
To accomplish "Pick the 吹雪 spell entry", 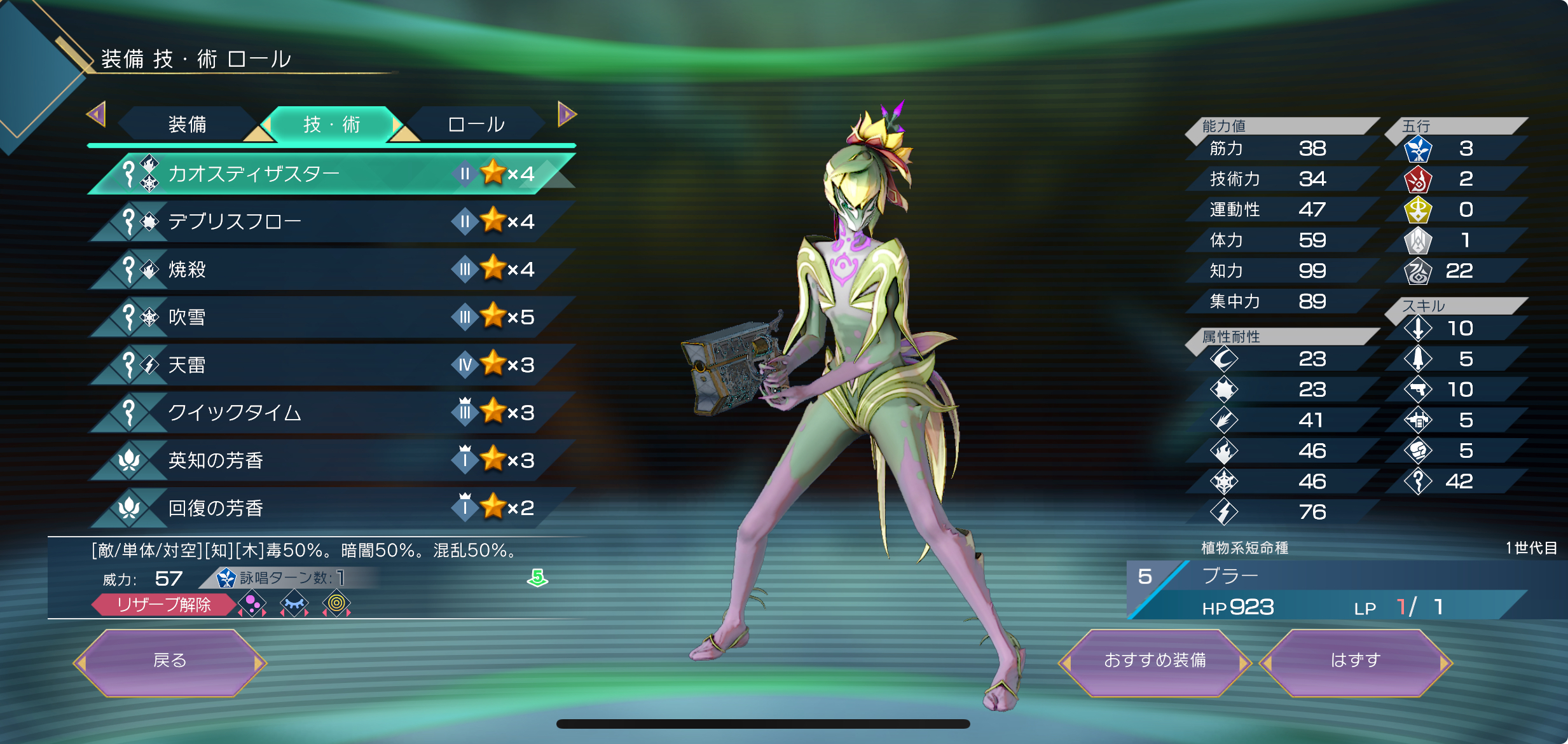I will (331, 317).
